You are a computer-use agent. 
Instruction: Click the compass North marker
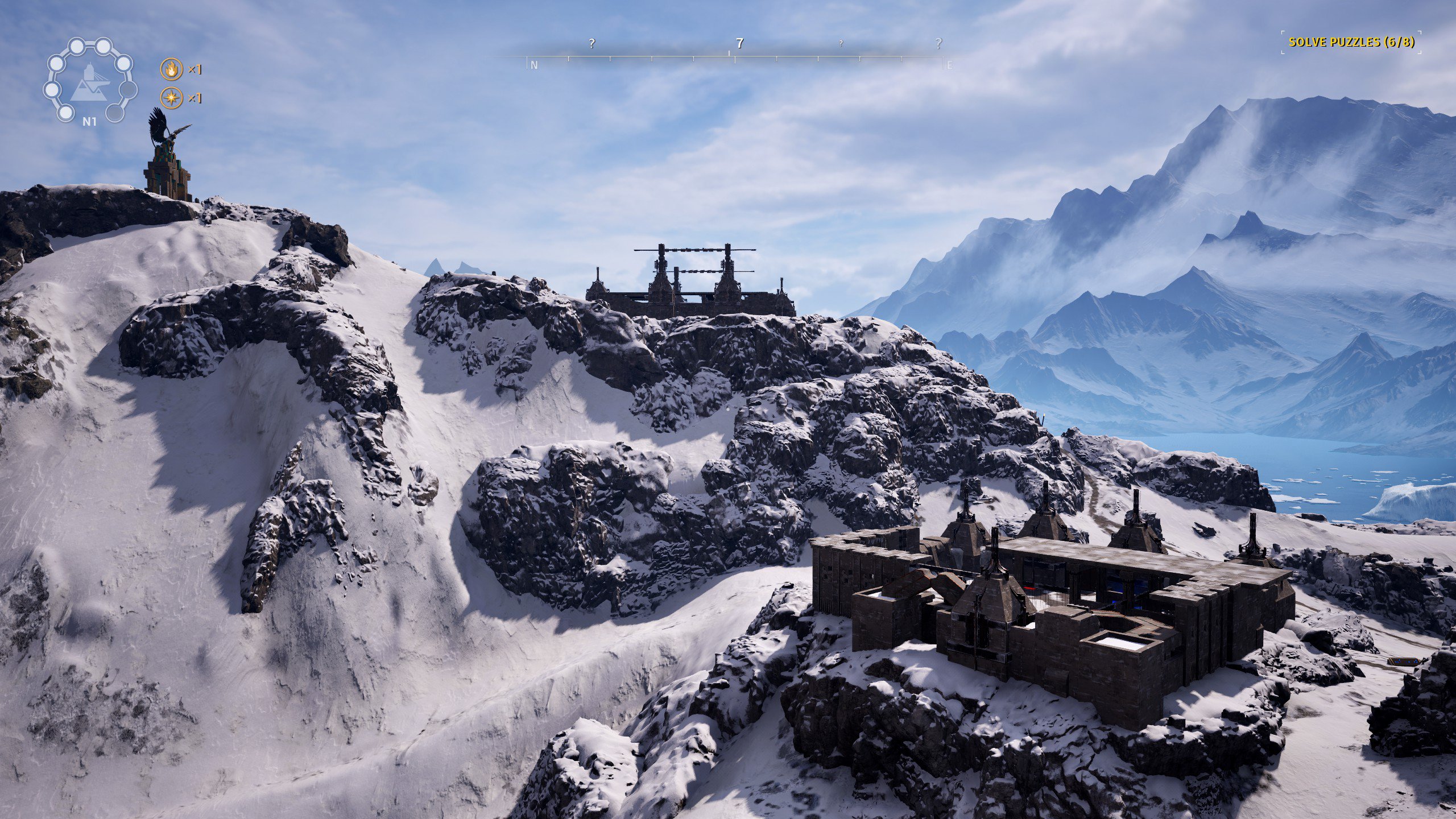pos(534,65)
